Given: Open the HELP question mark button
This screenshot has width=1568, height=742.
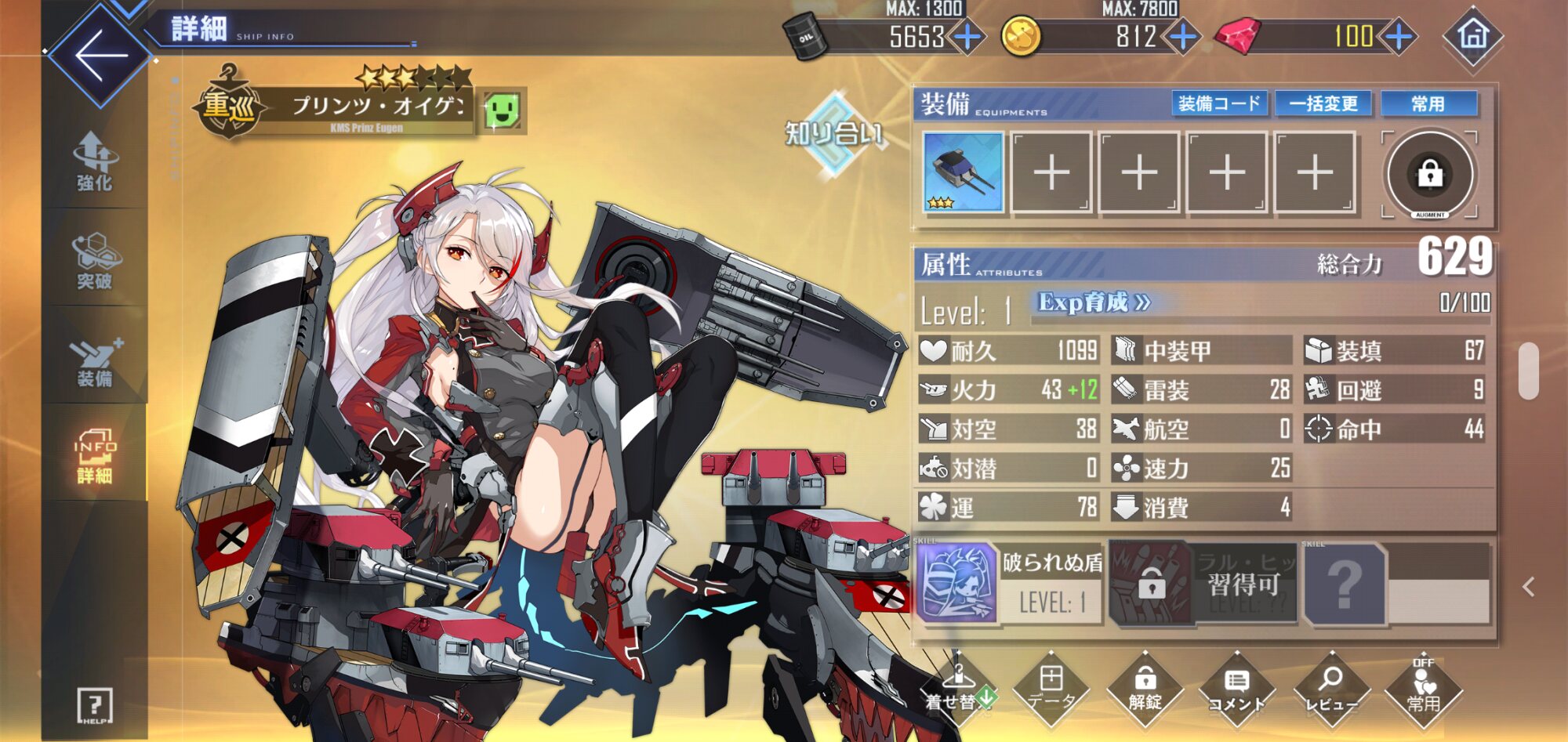Looking at the screenshot, I should tap(94, 706).
